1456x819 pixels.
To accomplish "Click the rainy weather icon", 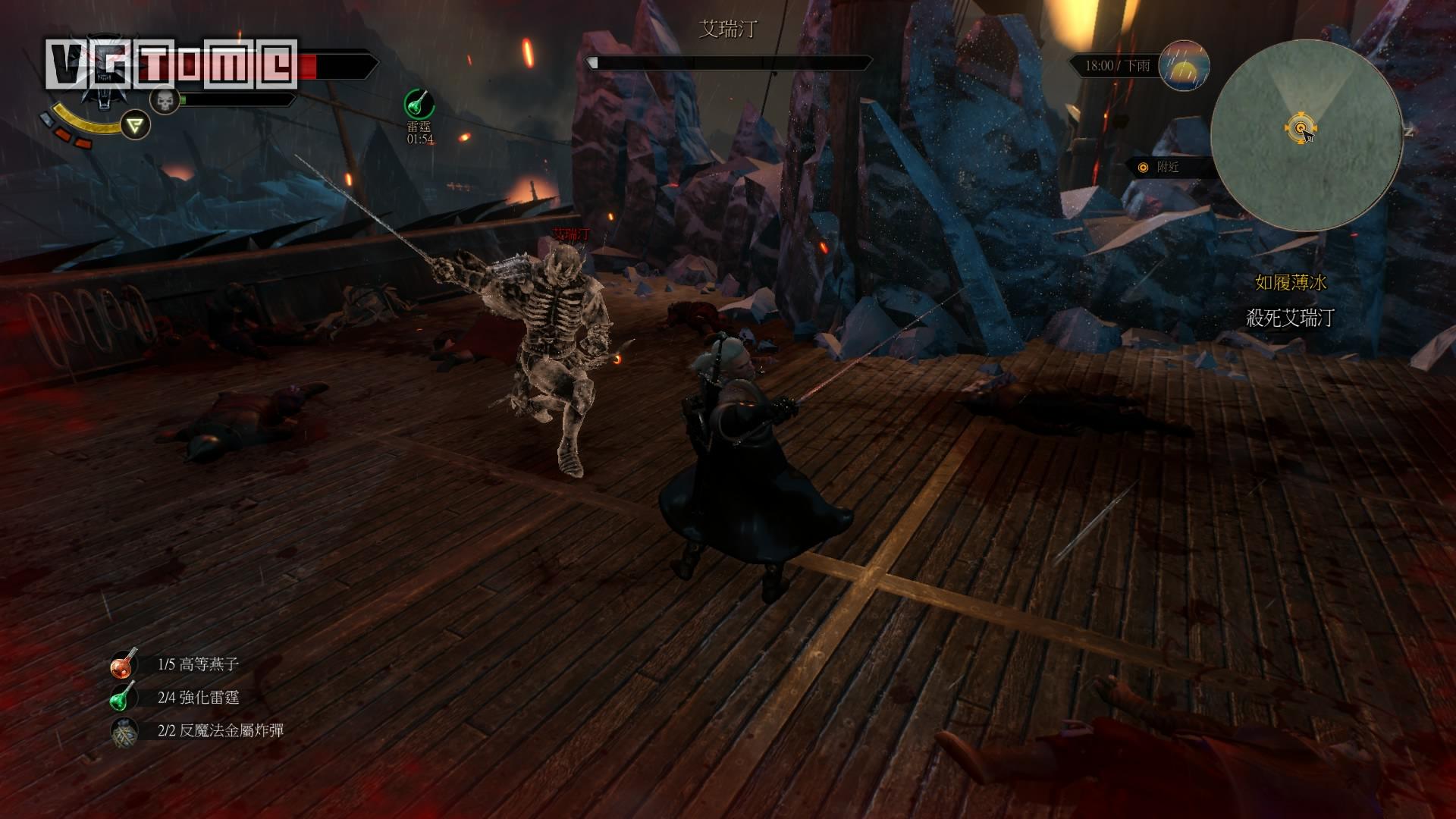I will point(1185,66).
